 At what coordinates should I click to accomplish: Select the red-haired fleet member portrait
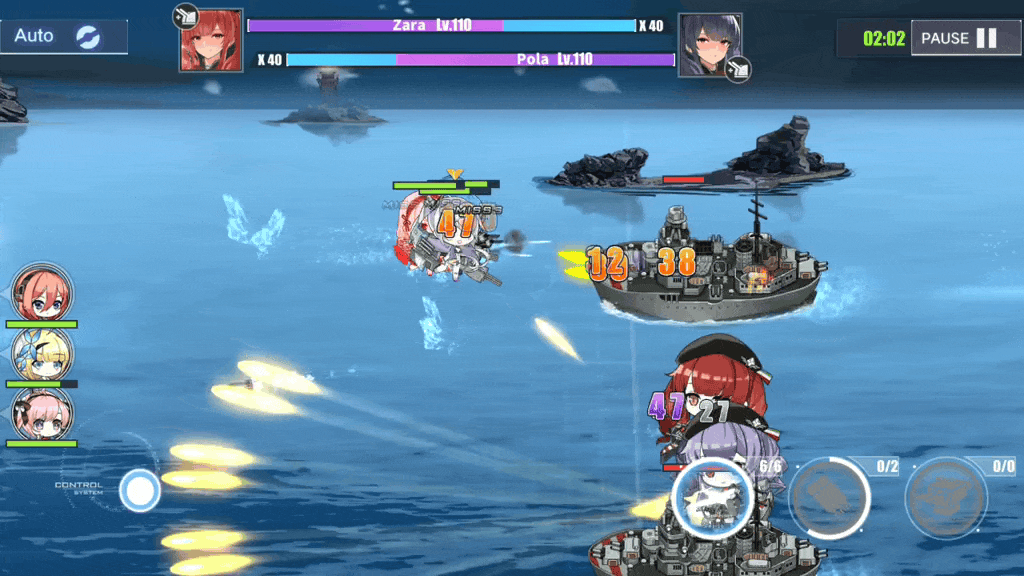tap(42, 292)
